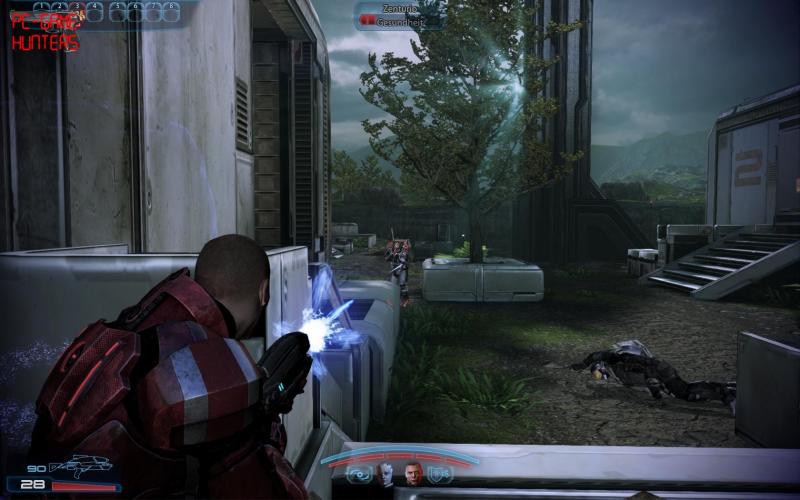Choose quick slot number 7
The width and height of the screenshot is (800, 500).
(152, 11)
